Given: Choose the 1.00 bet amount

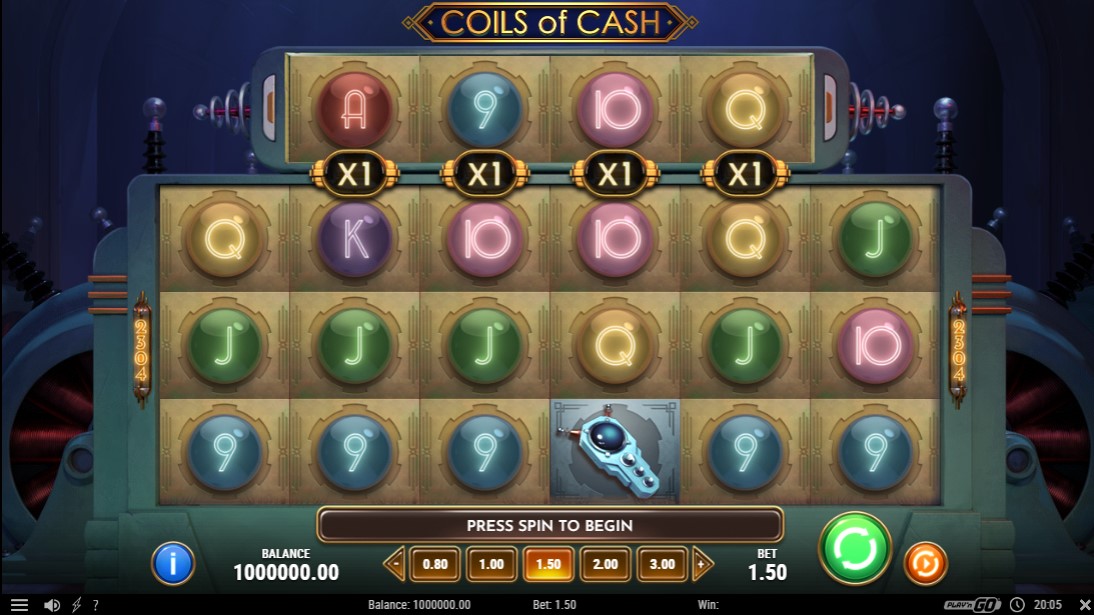Looking at the screenshot, I should click(491, 564).
